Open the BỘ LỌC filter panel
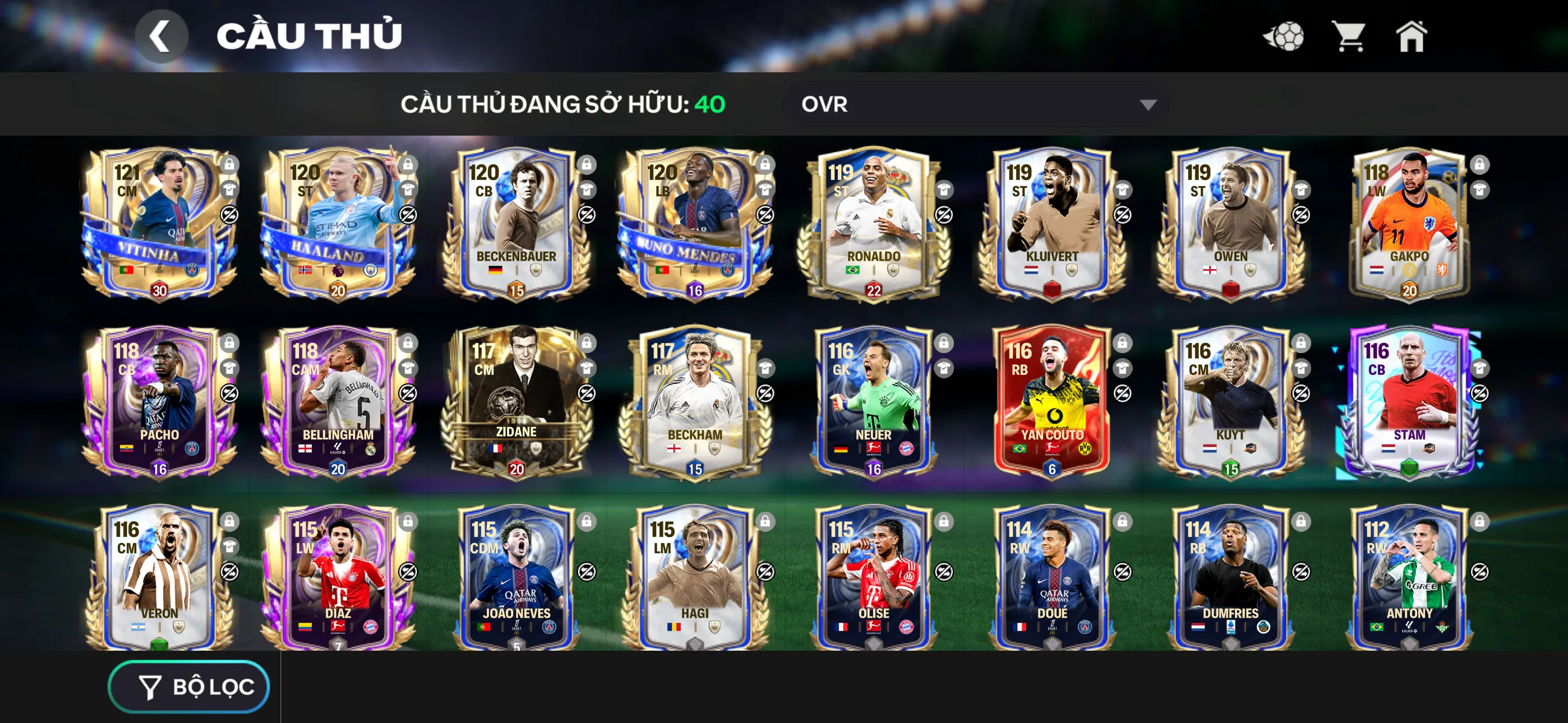Image resolution: width=1568 pixels, height=723 pixels. [x=188, y=686]
